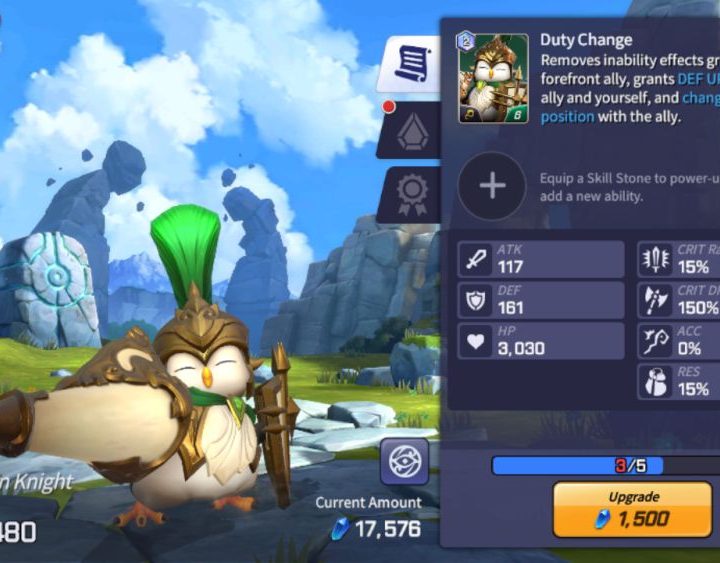Screen dimensions: 720x563
Task: Open the medal badge tab
Action: pos(411,193)
